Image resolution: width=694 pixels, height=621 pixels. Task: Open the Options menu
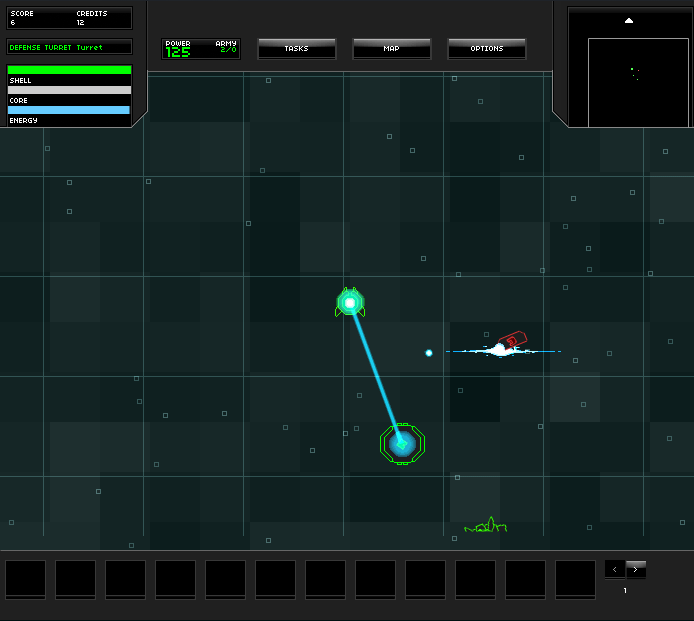[486, 48]
